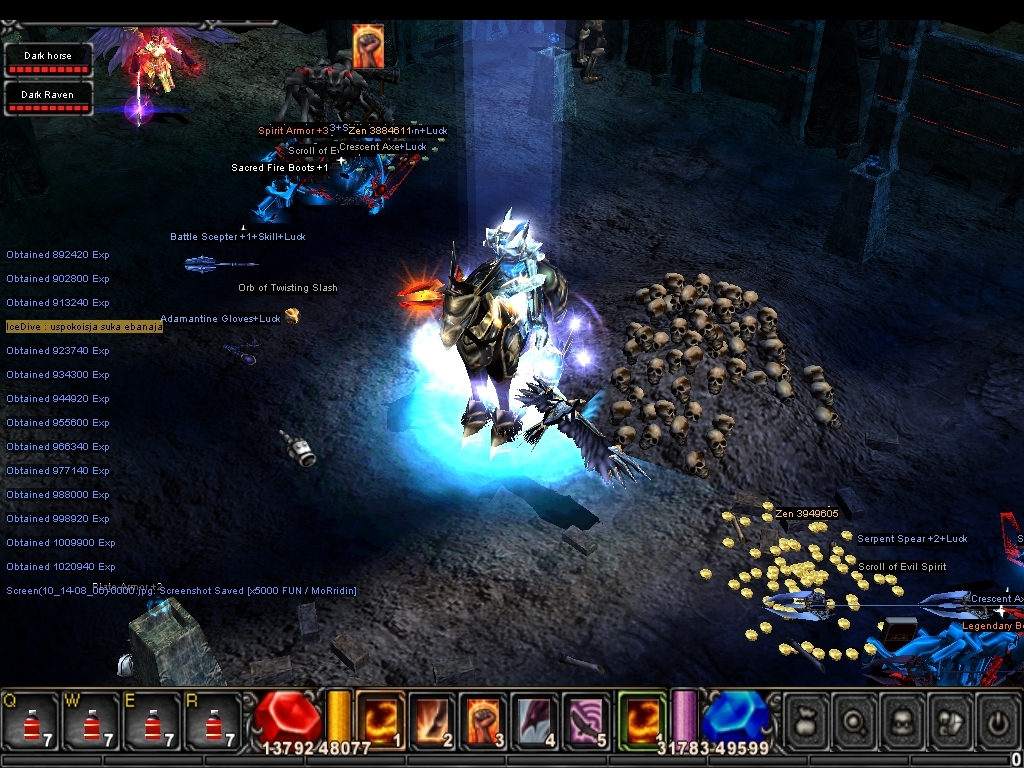Use the potion in the E slot
This screenshot has height=768, width=1024.
coord(152,720)
